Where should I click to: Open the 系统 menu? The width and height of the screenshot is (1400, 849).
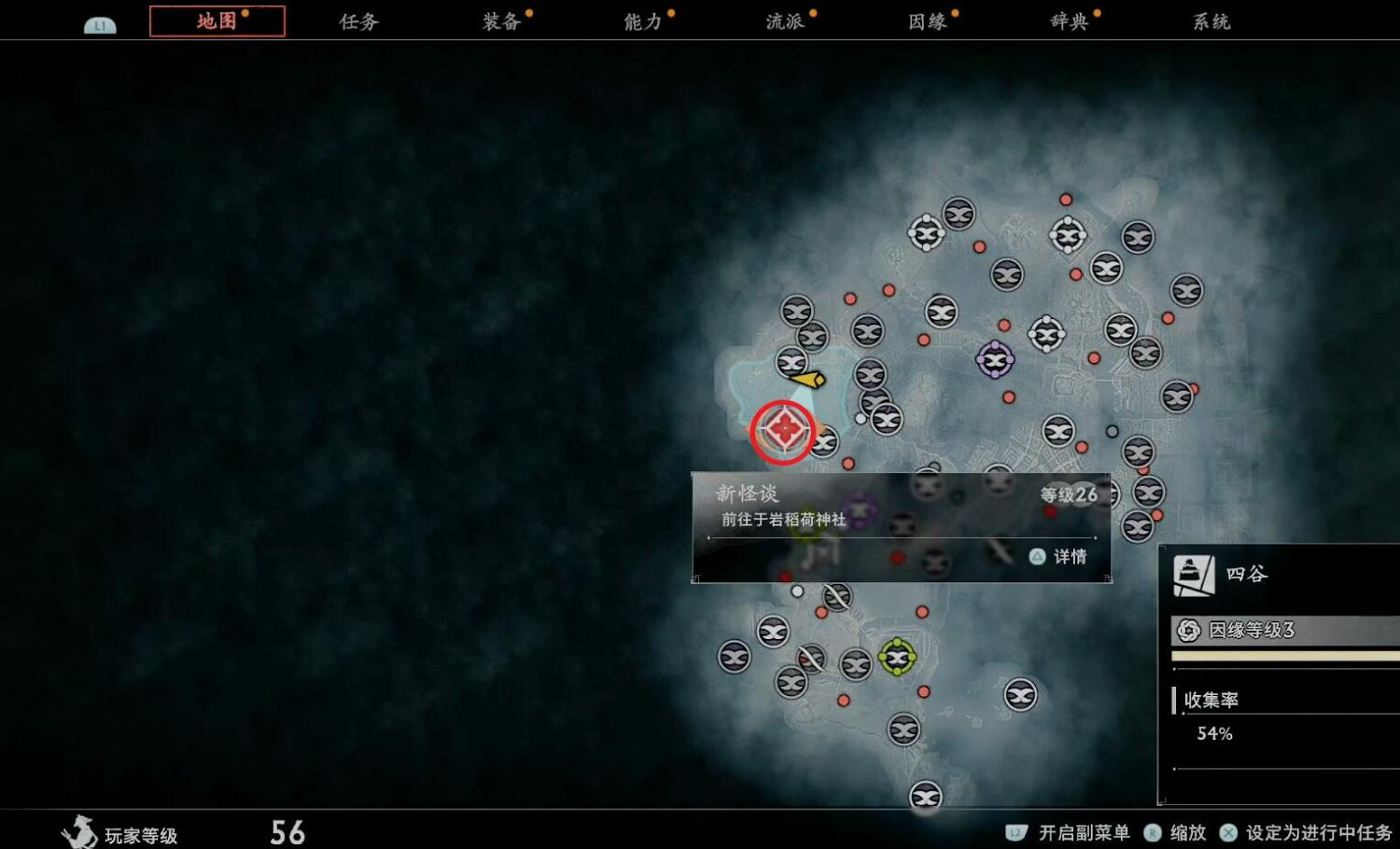click(1212, 21)
